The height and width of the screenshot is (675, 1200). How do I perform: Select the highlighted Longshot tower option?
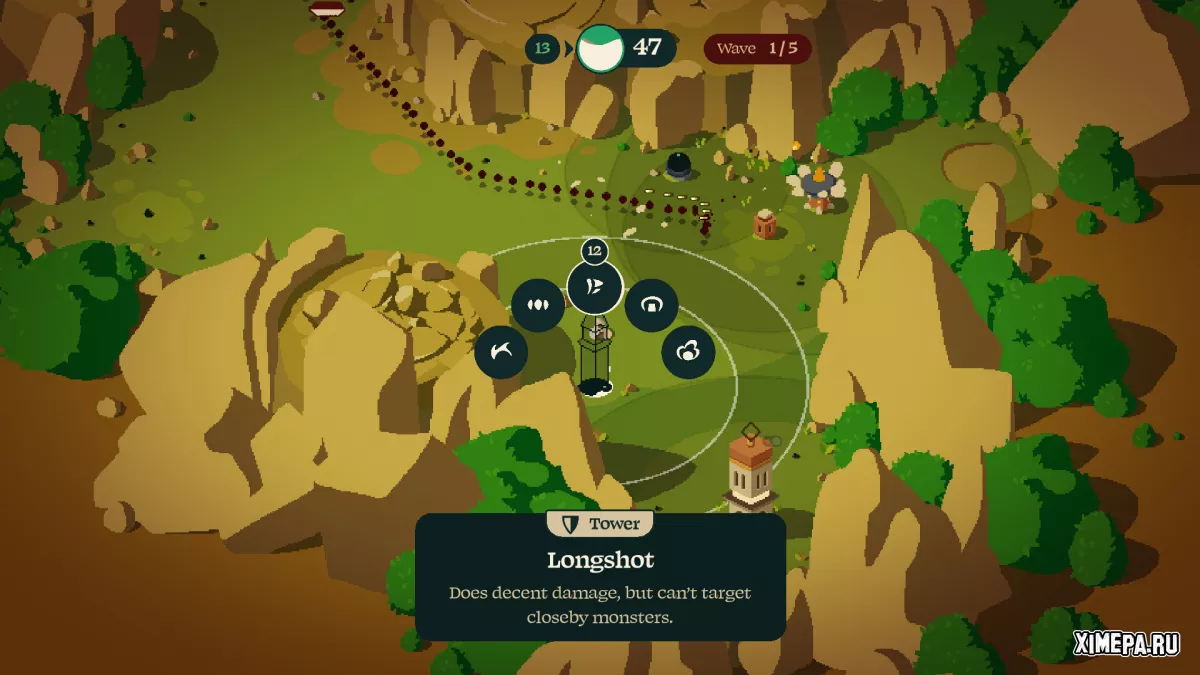coord(595,288)
